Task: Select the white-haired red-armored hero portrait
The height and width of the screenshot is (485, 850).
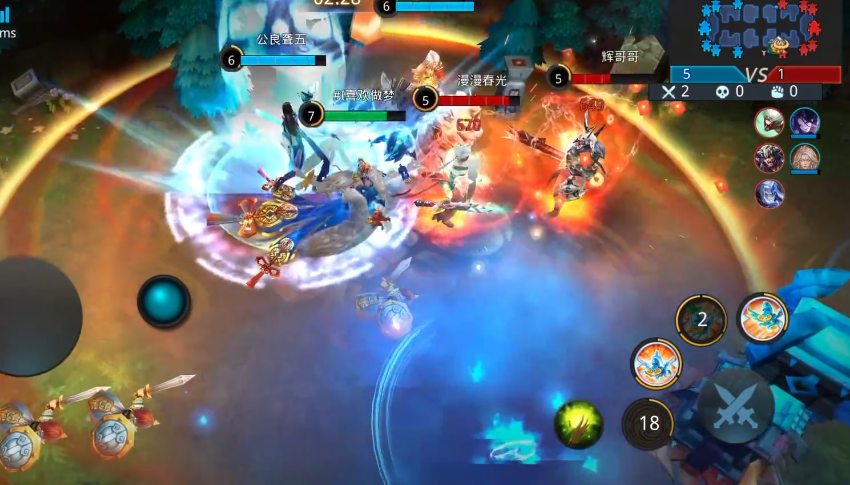Action: (x=769, y=123)
